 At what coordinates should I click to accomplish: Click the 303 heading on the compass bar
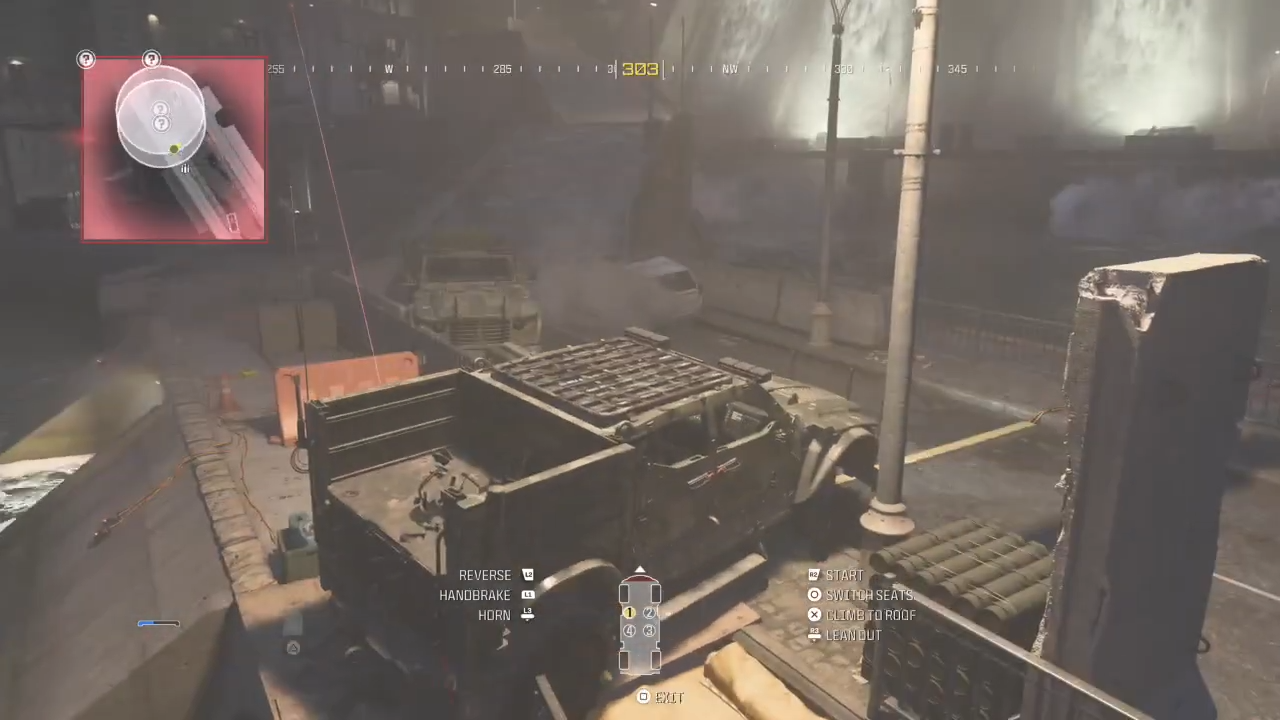[x=640, y=68]
